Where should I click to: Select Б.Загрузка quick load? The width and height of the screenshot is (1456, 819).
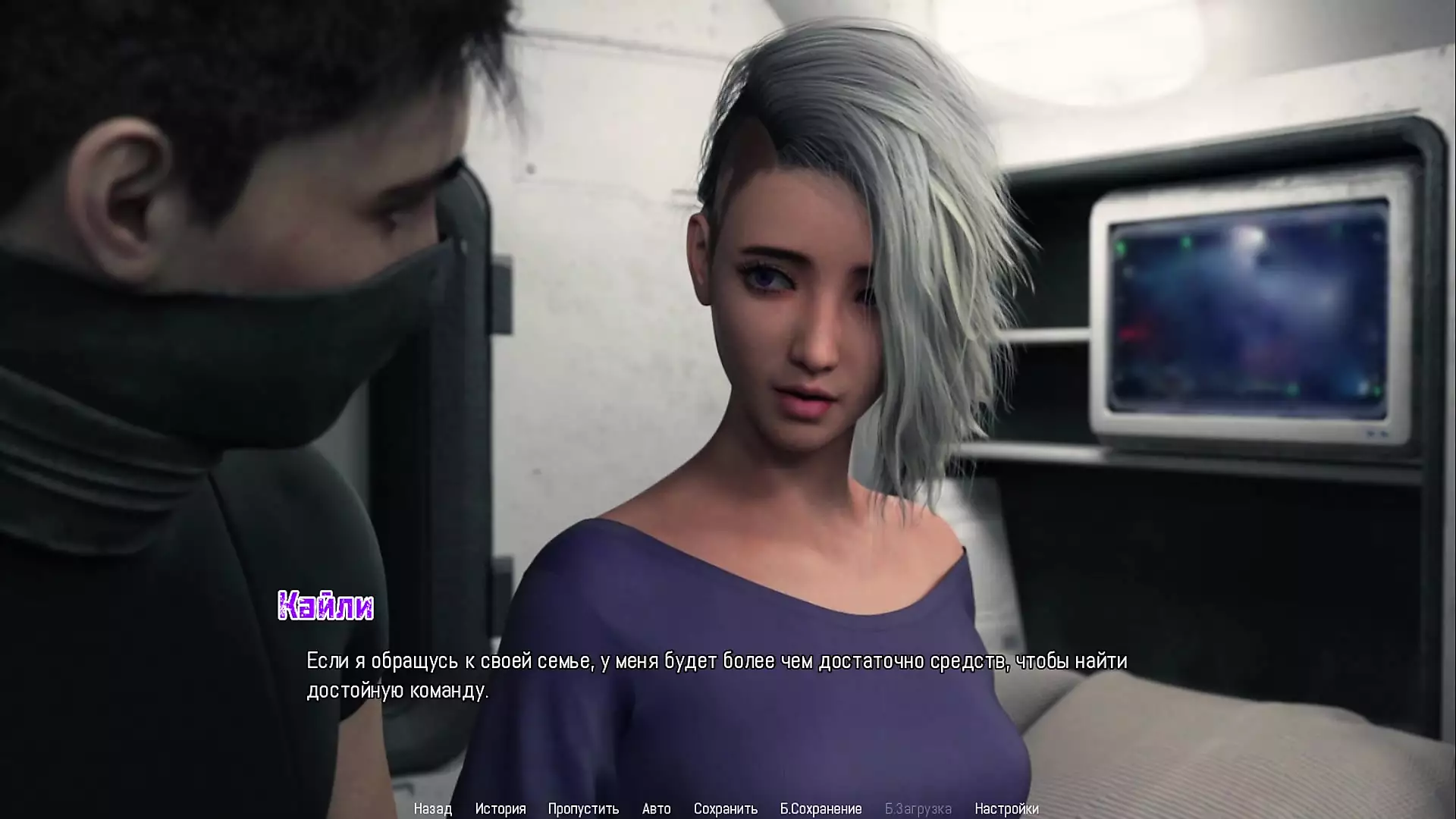(918, 808)
